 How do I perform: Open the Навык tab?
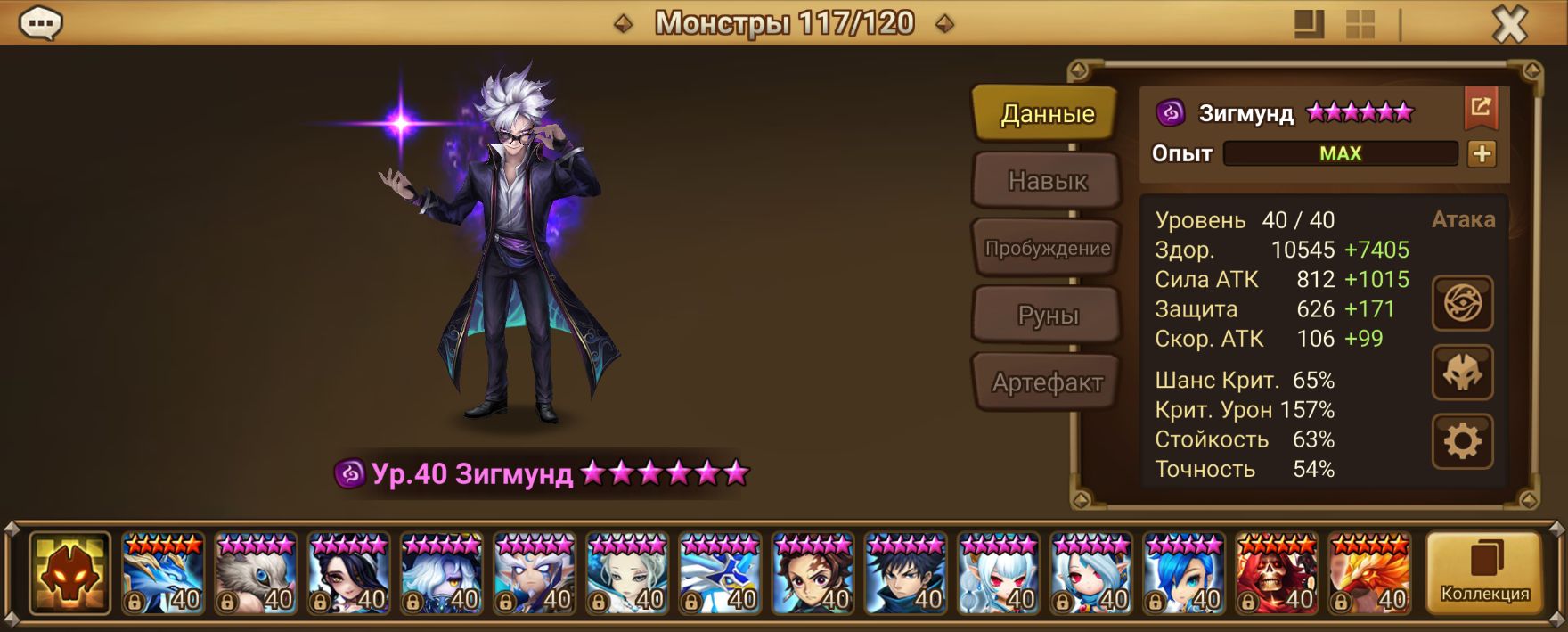pos(1047,181)
